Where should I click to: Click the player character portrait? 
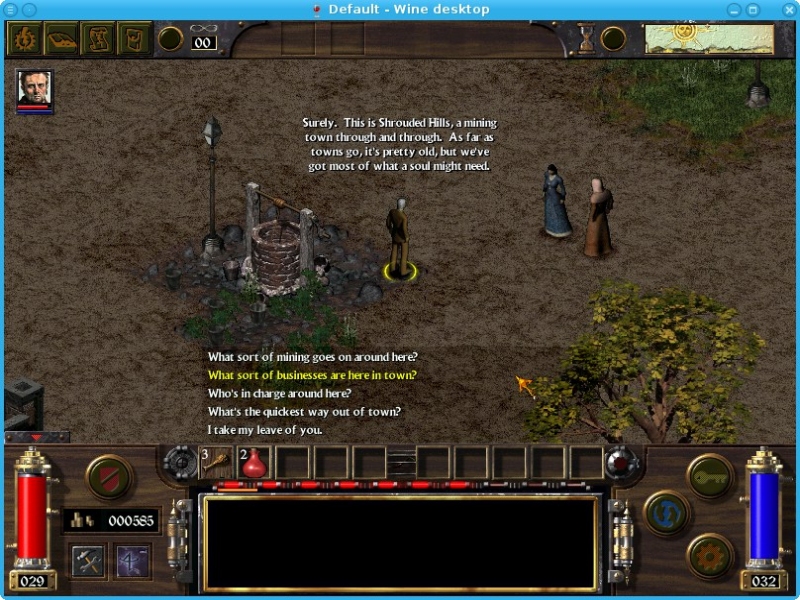(35, 89)
